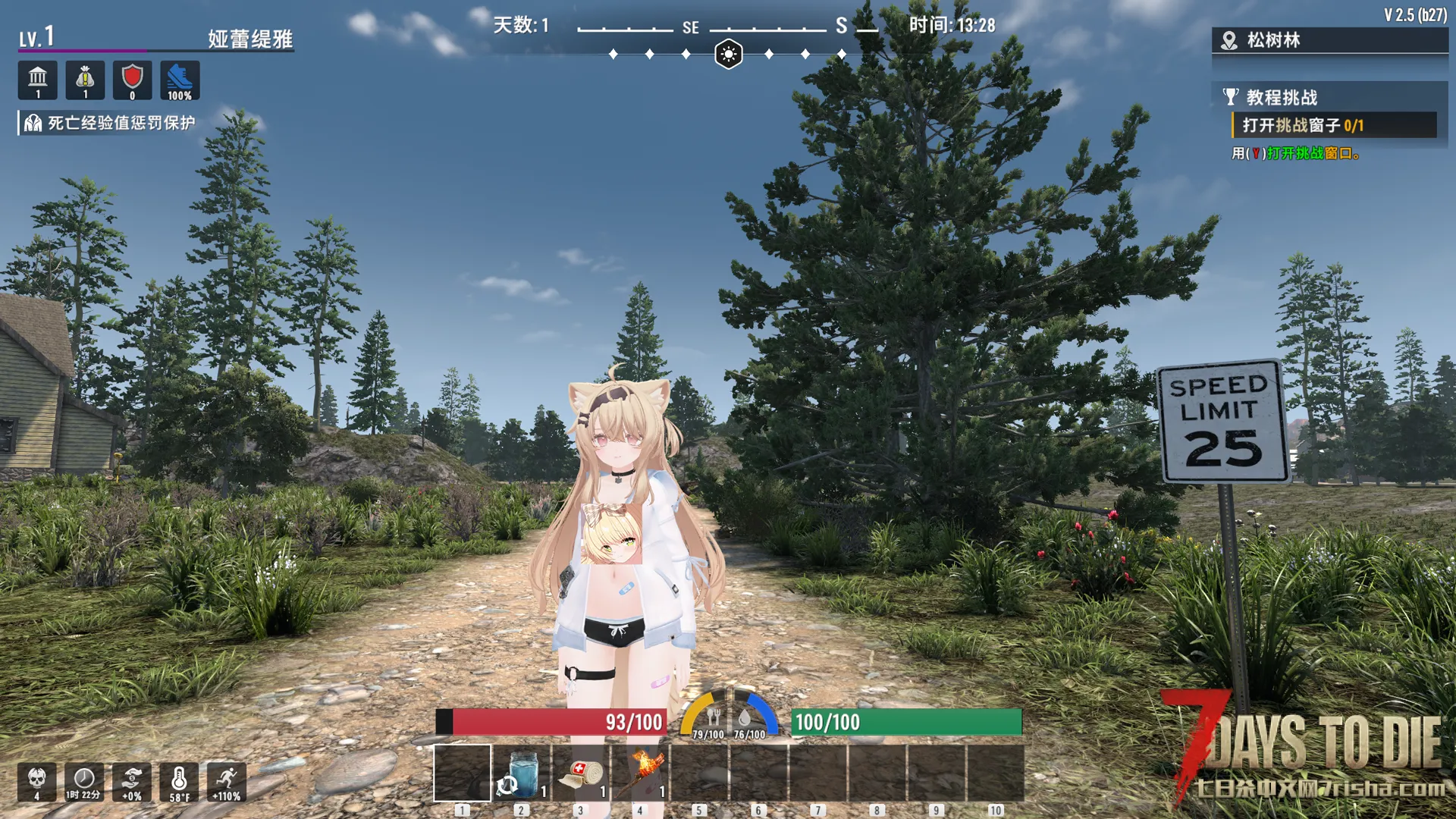
Task: Click the loot bag with exclamation icon
Action: click(x=85, y=80)
